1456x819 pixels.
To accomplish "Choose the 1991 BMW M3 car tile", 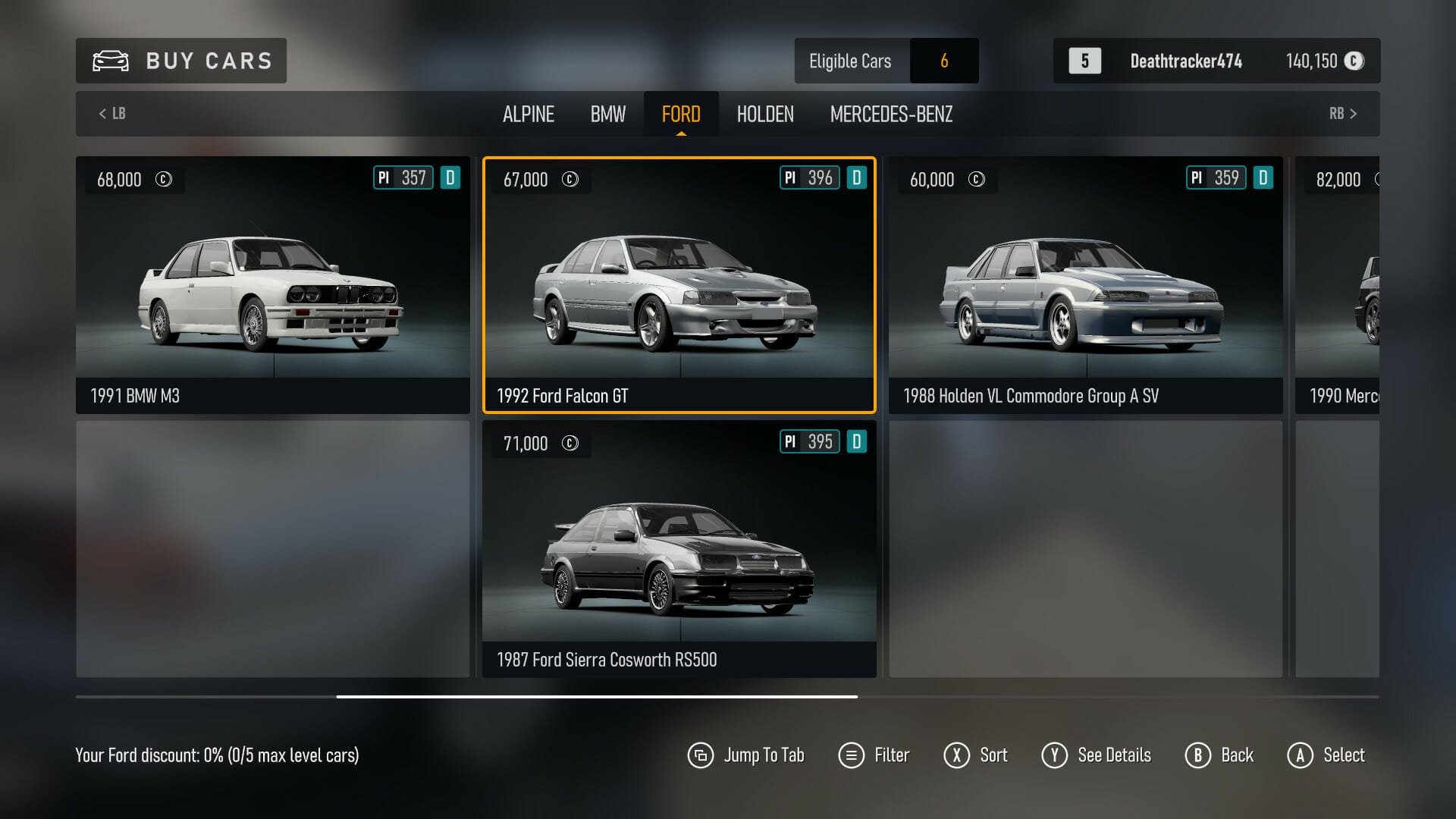I will coord(272,284).
